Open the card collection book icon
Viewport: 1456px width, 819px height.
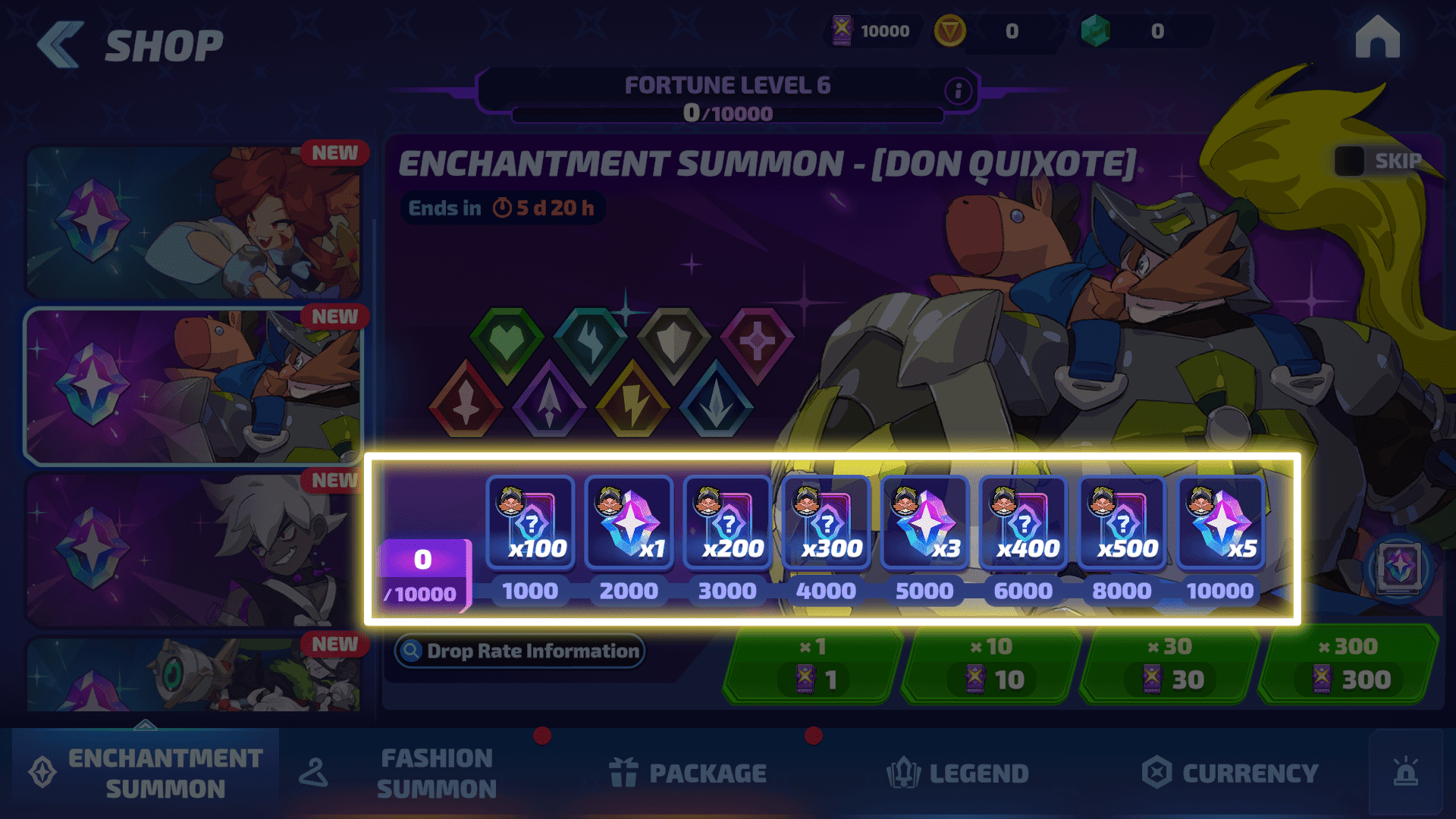[x=1399, y=567]
